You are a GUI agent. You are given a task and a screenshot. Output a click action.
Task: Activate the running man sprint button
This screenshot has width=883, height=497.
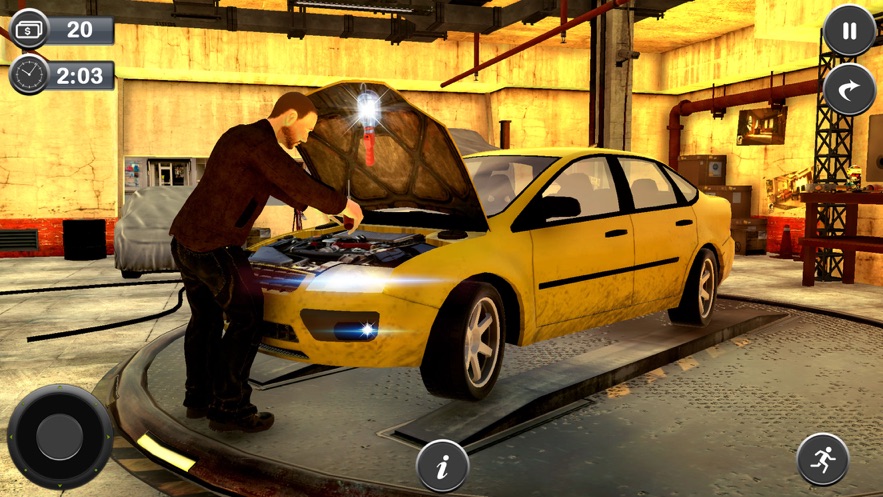(822, 459)
